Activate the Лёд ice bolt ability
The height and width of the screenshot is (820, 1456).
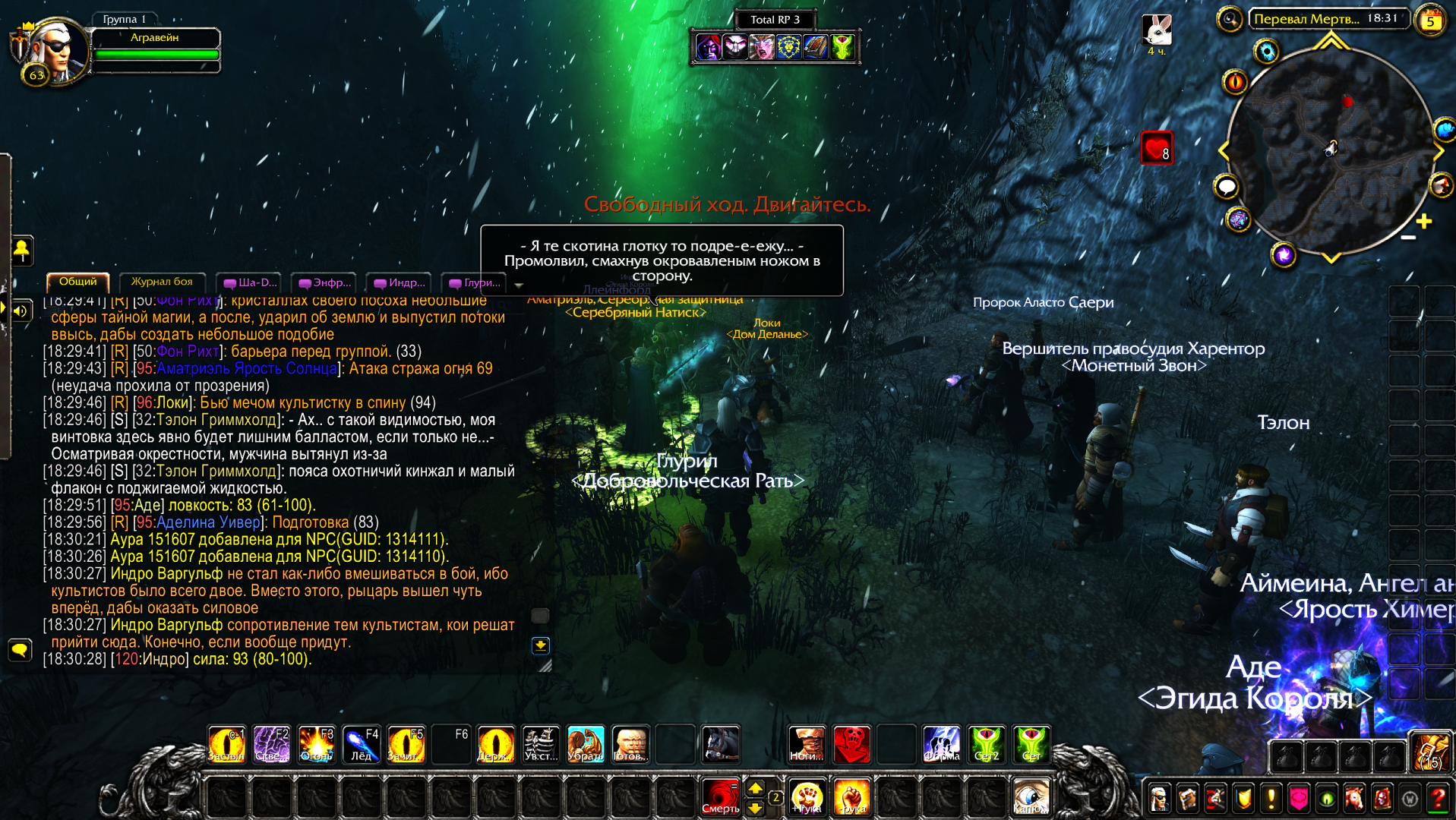(361, 744)
